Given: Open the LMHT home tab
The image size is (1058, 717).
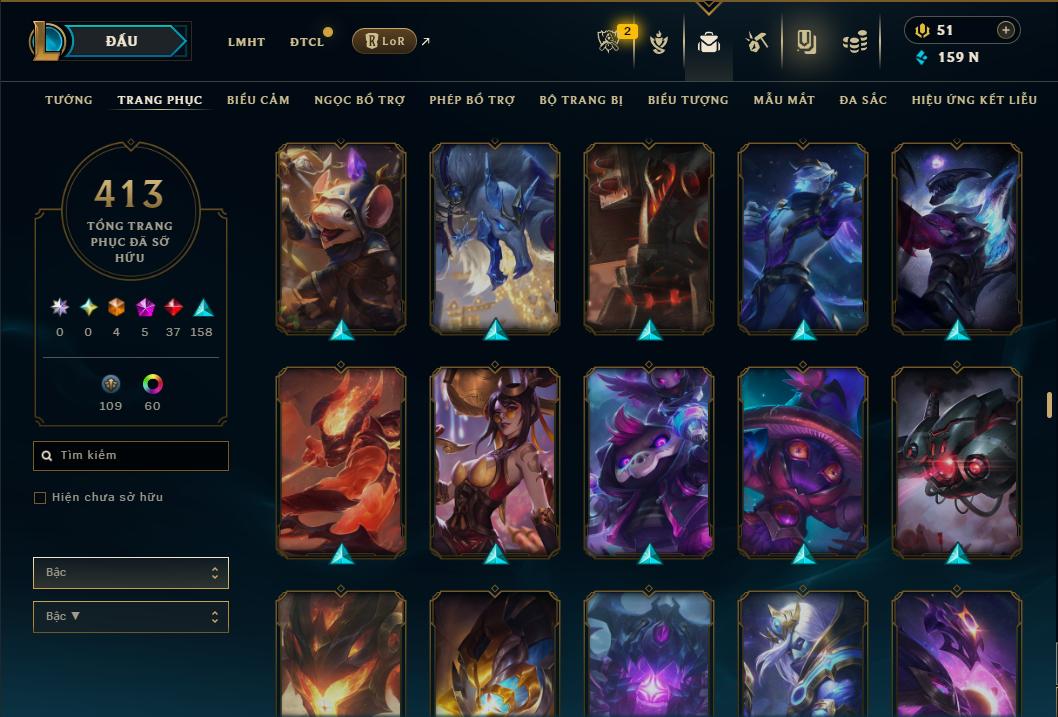Looking at the screenshot, I should point(246,42).
